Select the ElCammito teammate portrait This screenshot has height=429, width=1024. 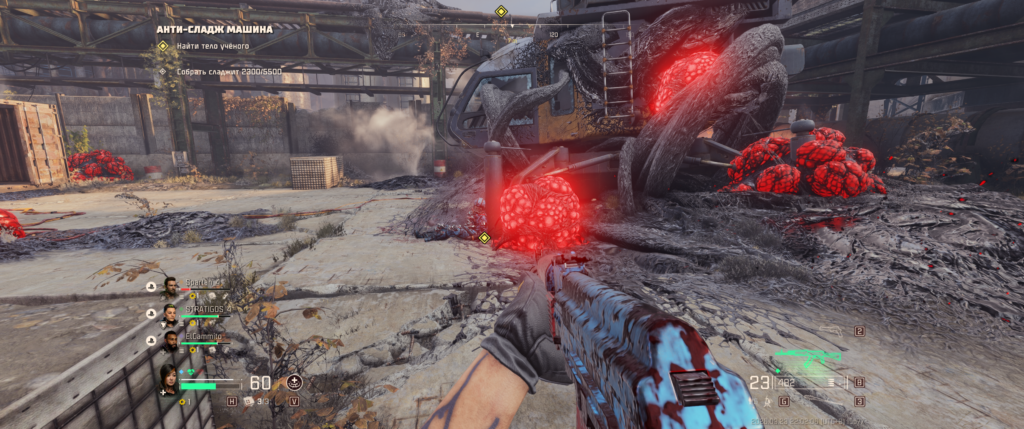tap(170, 342)
